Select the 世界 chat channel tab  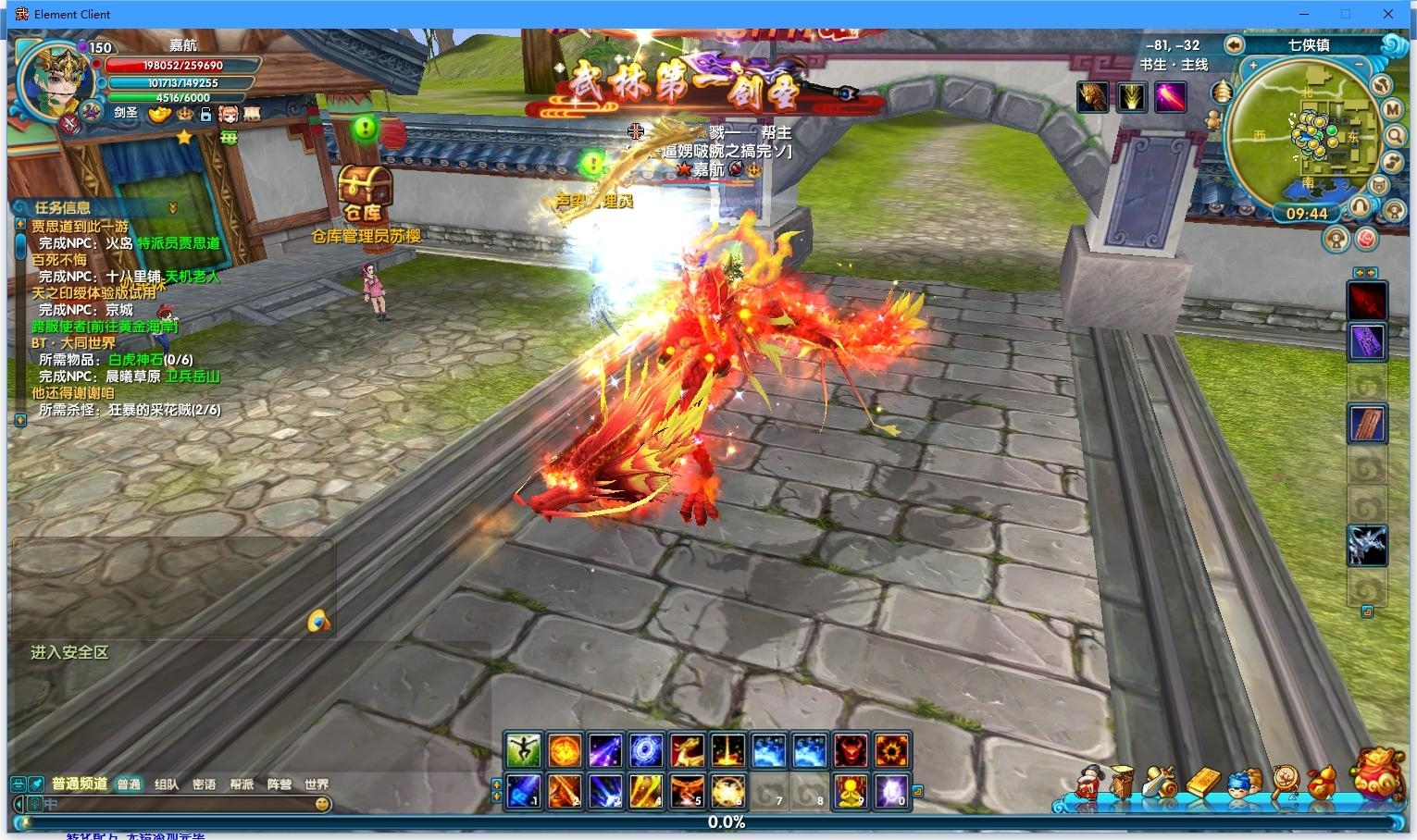point(317,784)
